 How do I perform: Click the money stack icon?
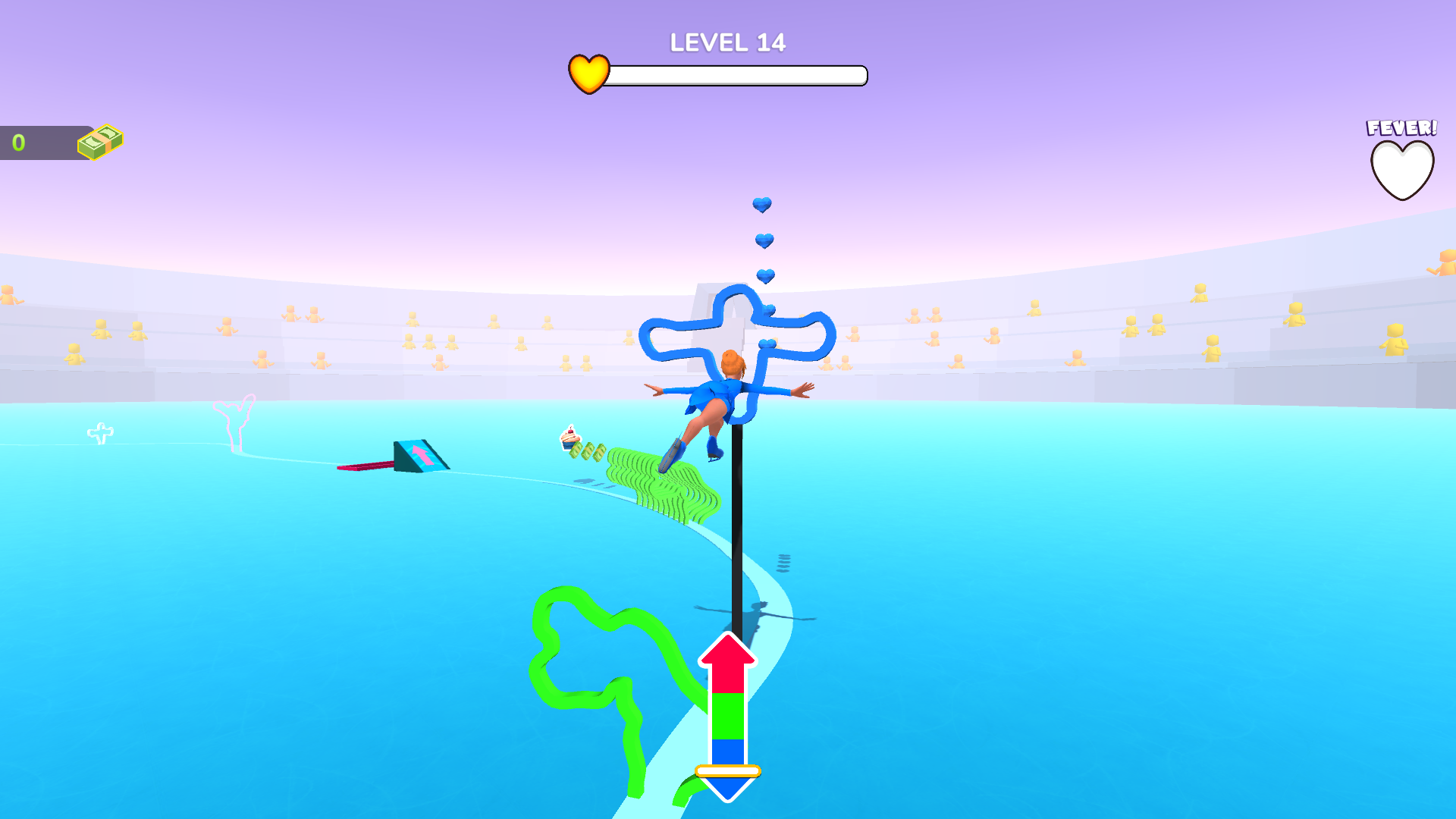pos(99,140)
